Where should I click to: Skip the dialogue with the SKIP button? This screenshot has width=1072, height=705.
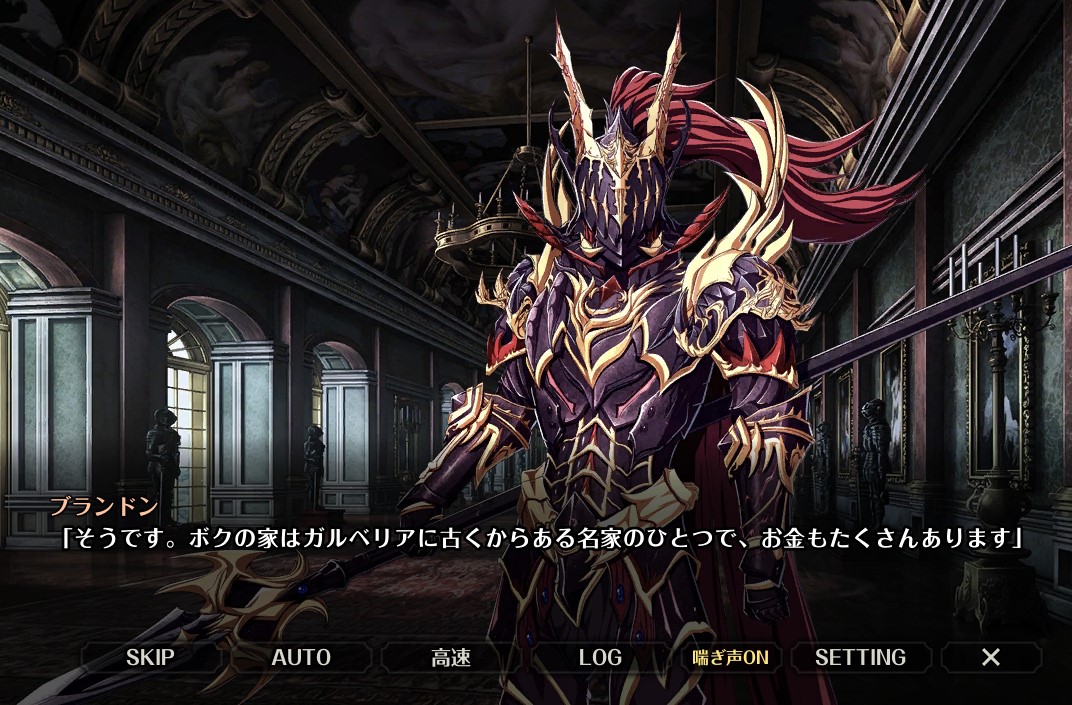click(150, 657)
